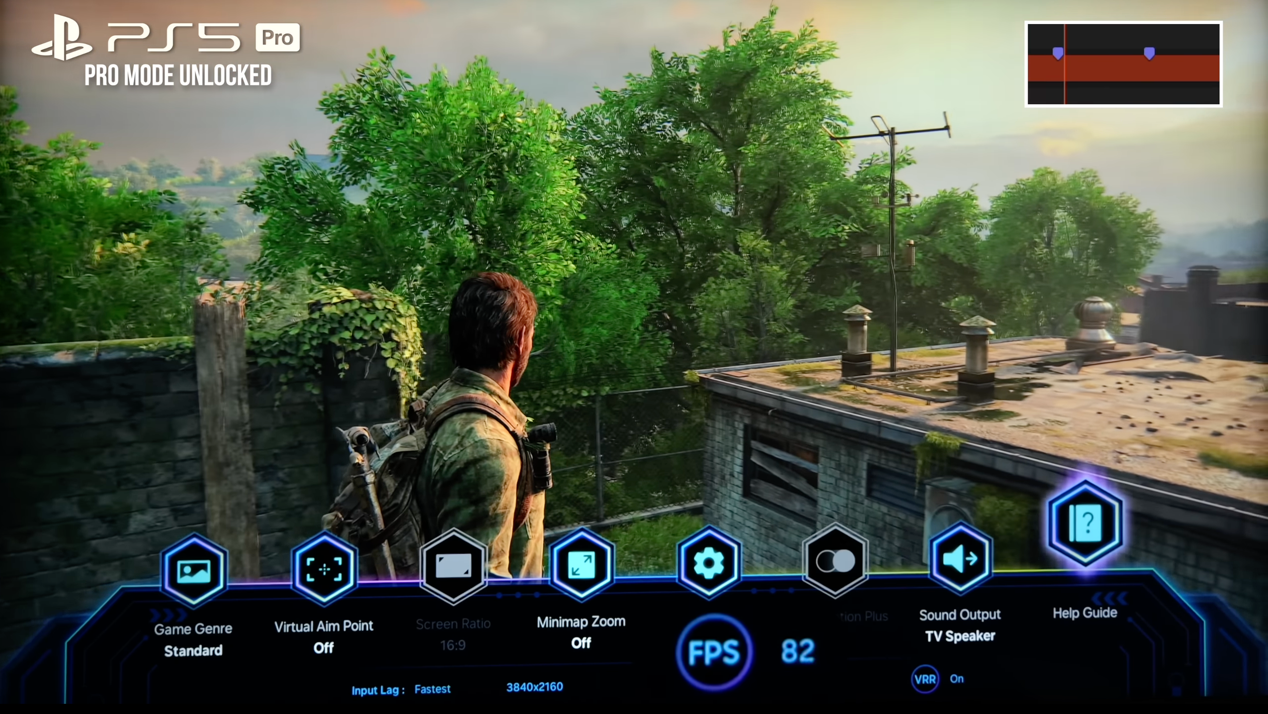Open the Help Guide
This screenshot has height=714, width=1268.
[1085, 523]
